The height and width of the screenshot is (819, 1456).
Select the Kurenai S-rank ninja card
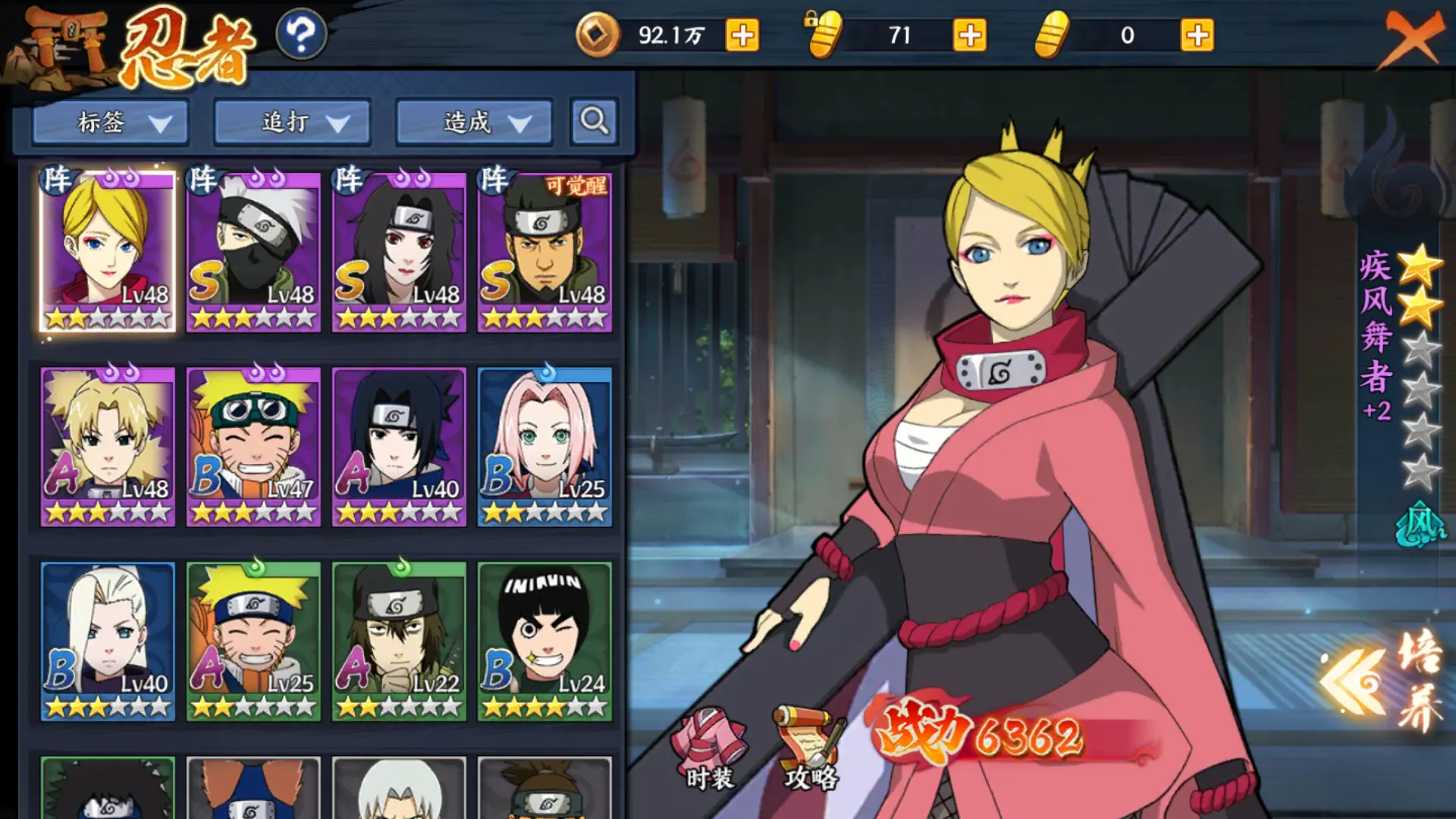tap(399, 252)
